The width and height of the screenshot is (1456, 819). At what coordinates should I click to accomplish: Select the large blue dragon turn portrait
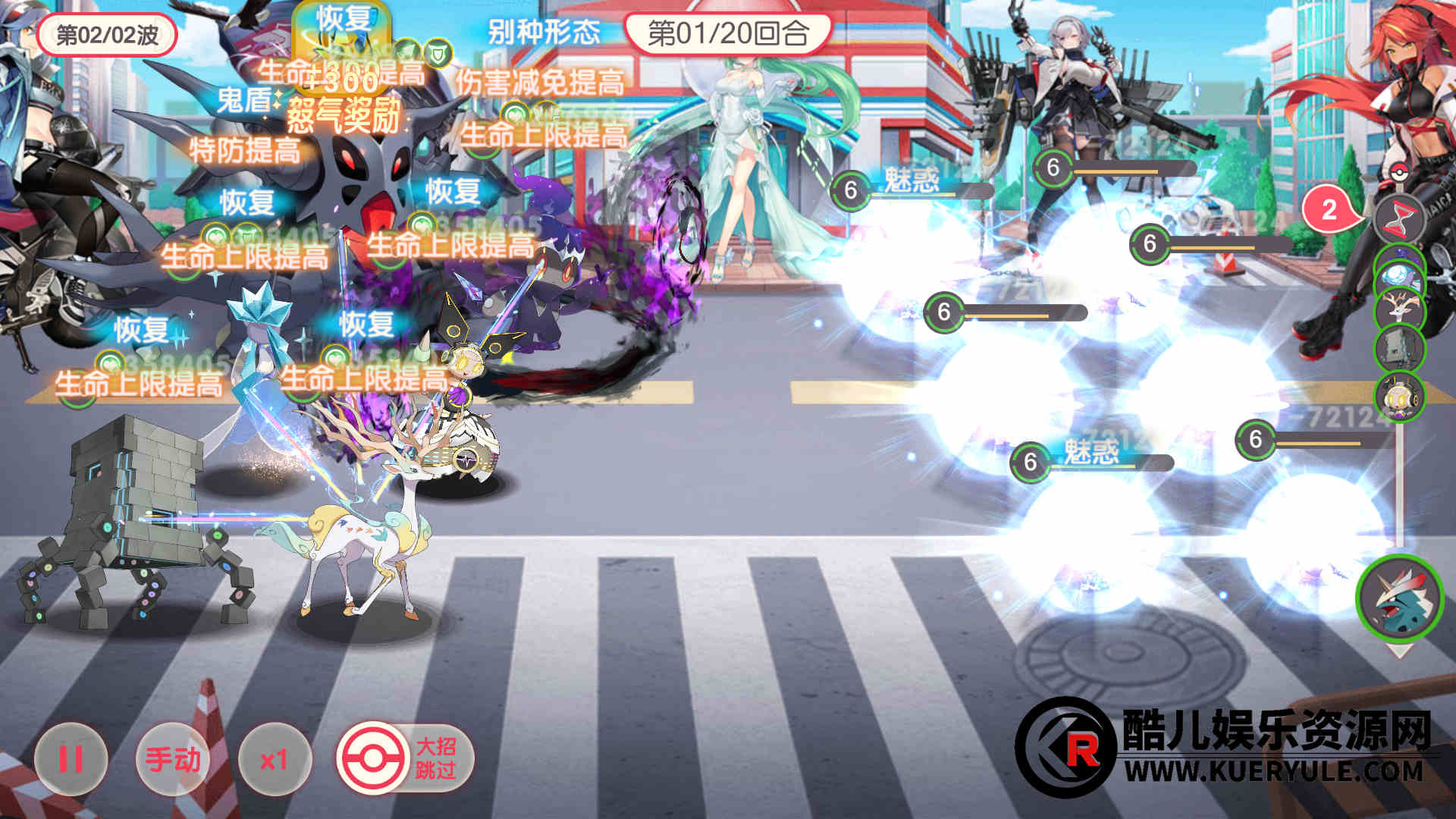(x=1399, y=598)
